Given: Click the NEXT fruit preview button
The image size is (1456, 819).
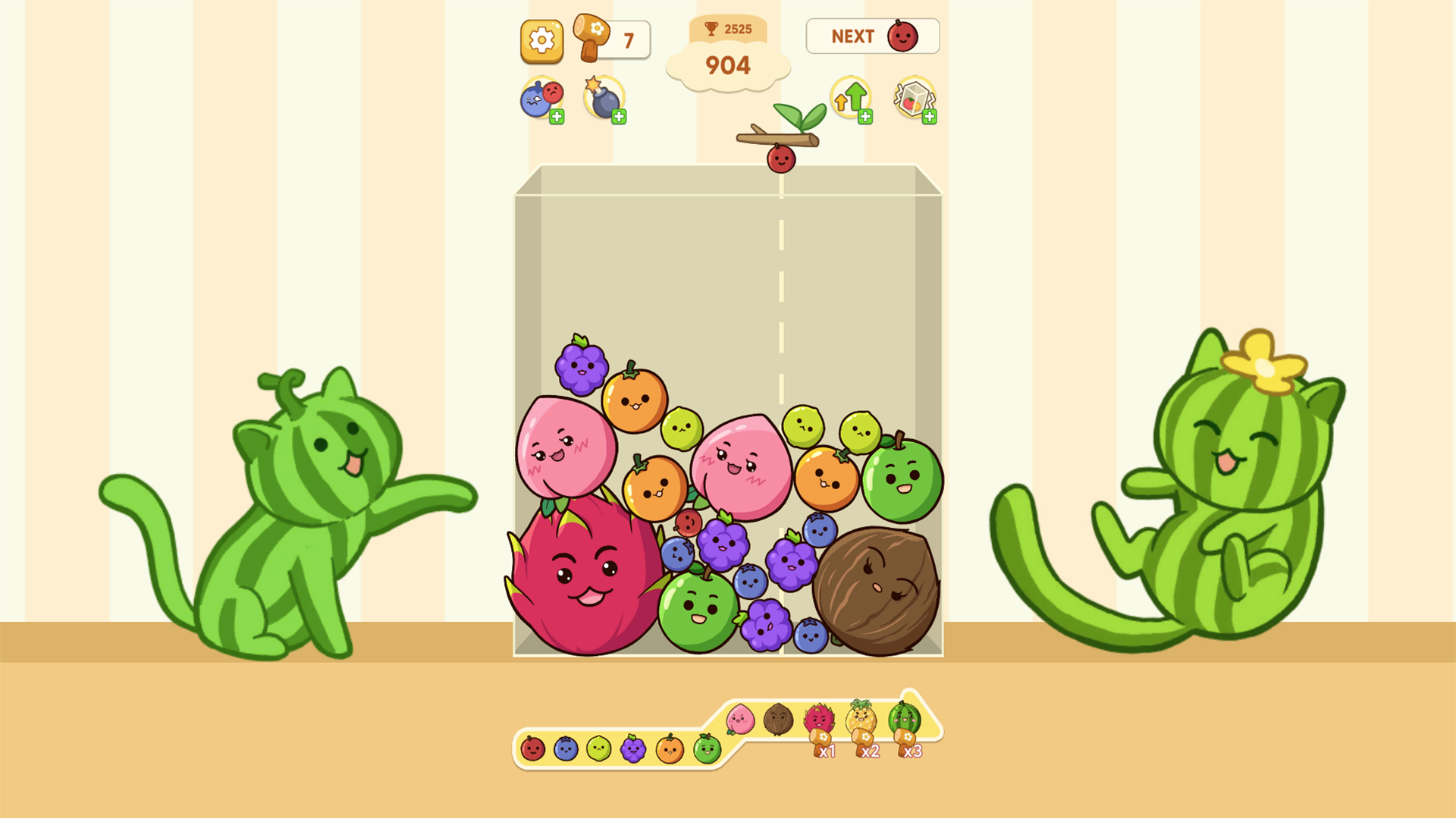Looking at the screenshot, I should point(872,36).
